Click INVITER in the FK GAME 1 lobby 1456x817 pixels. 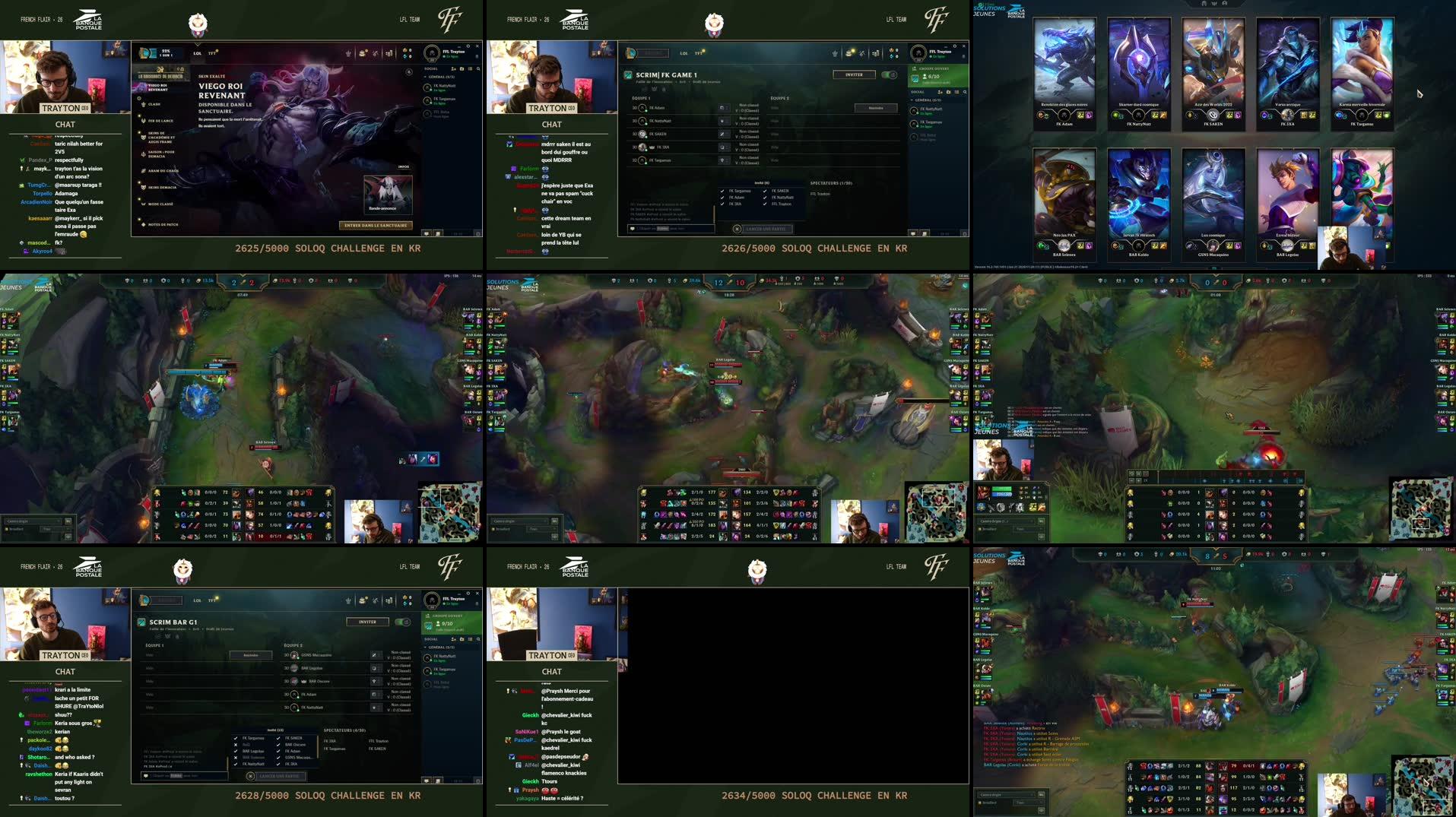[854, 74]
